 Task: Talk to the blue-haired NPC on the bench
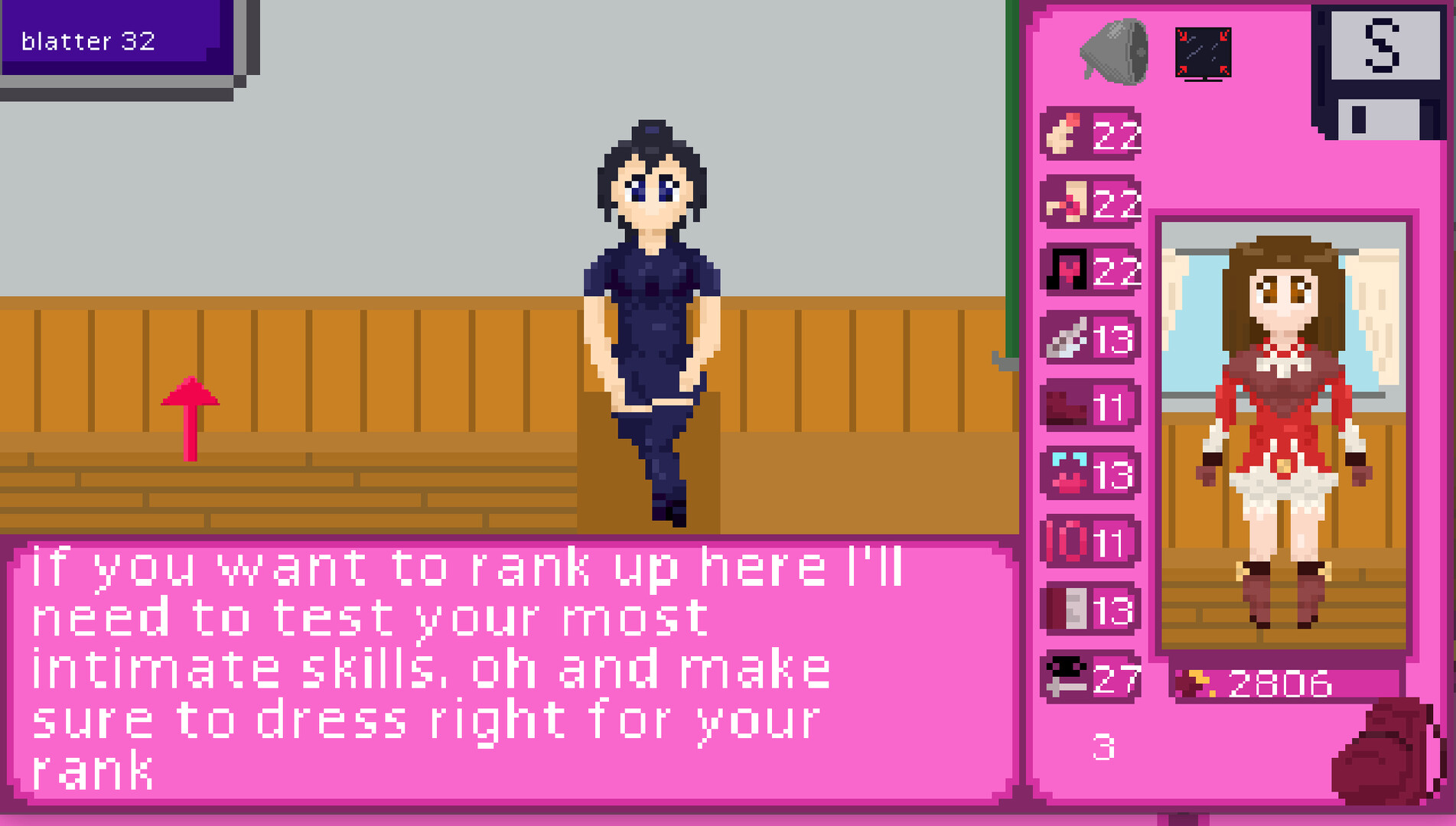coord(654,306)
